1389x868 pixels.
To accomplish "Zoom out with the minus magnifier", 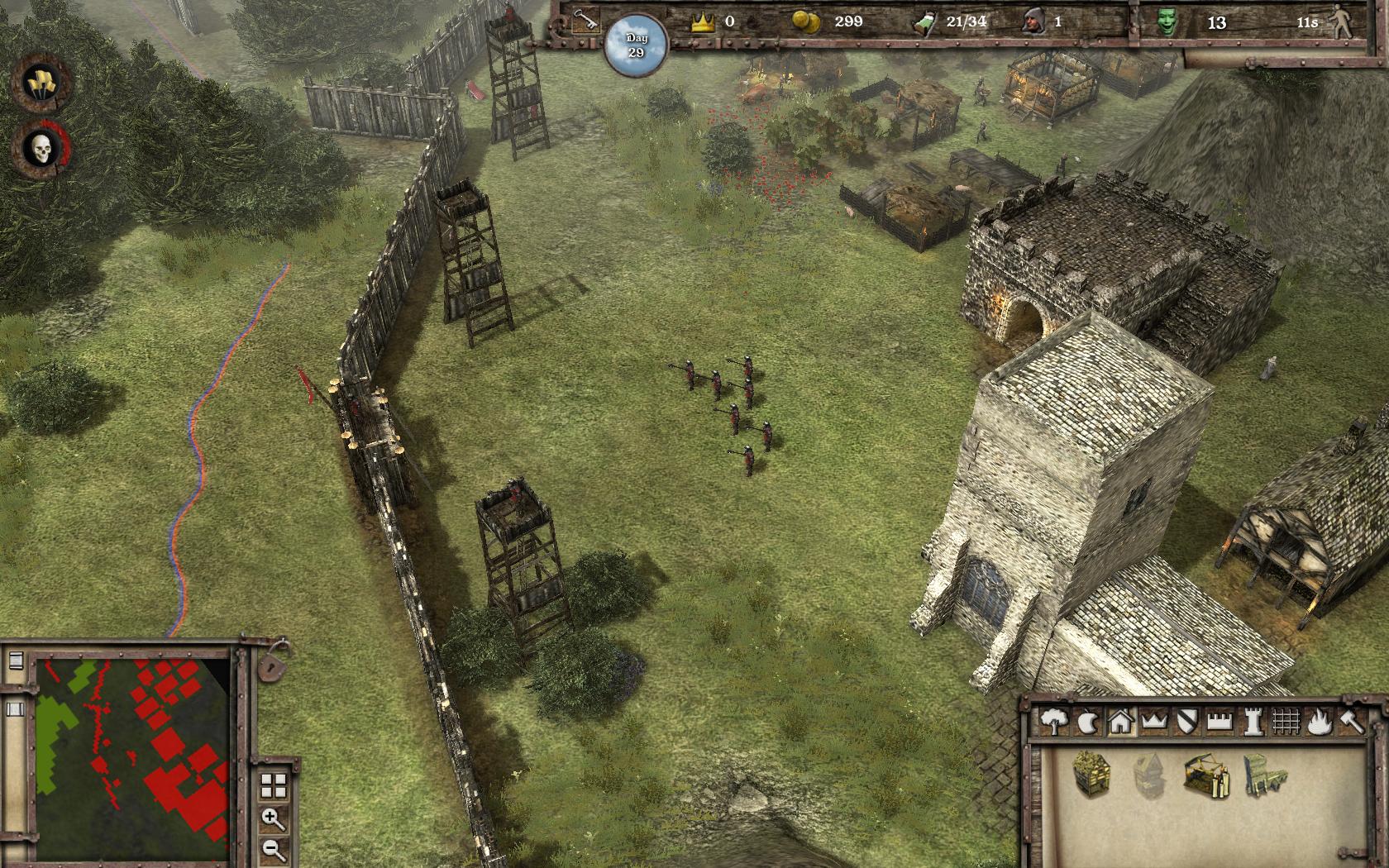I will tap(273, 849).
